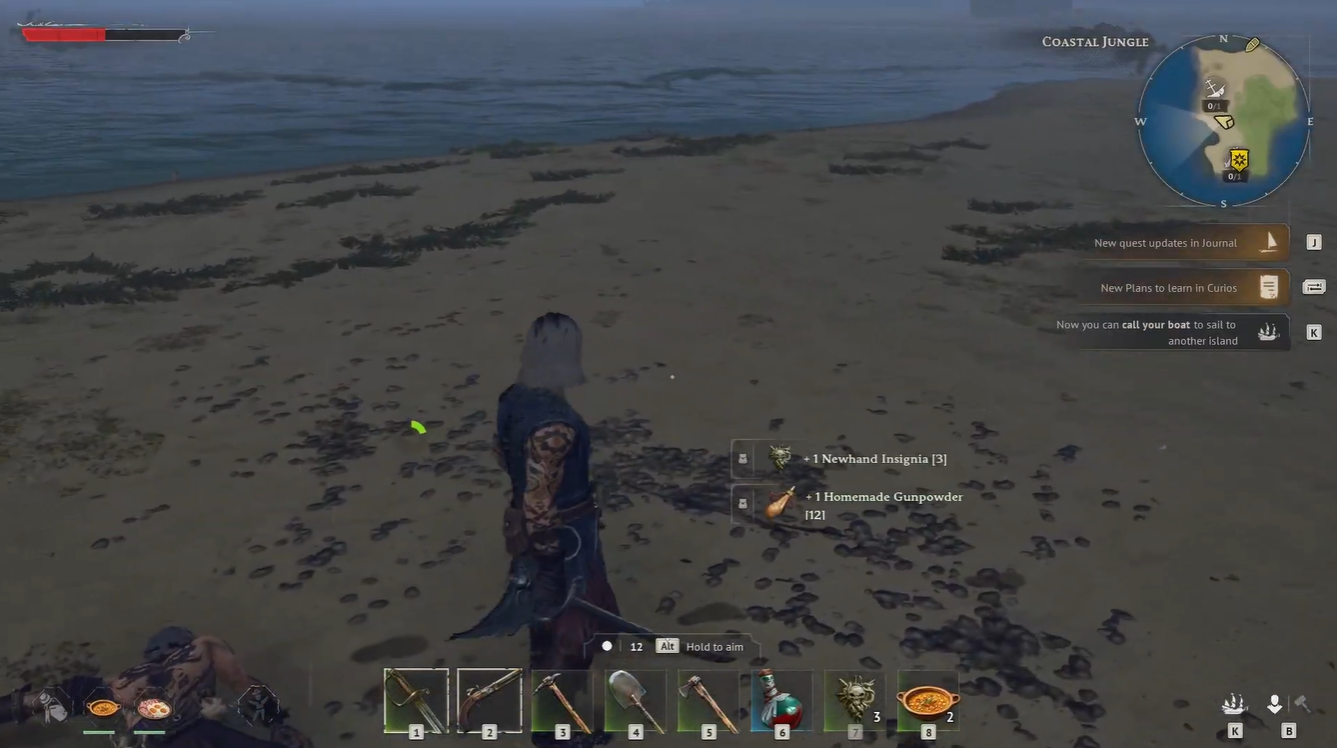
Task: Click the Homemade Gunpowder pickup icon
Action: coord(778,504)
